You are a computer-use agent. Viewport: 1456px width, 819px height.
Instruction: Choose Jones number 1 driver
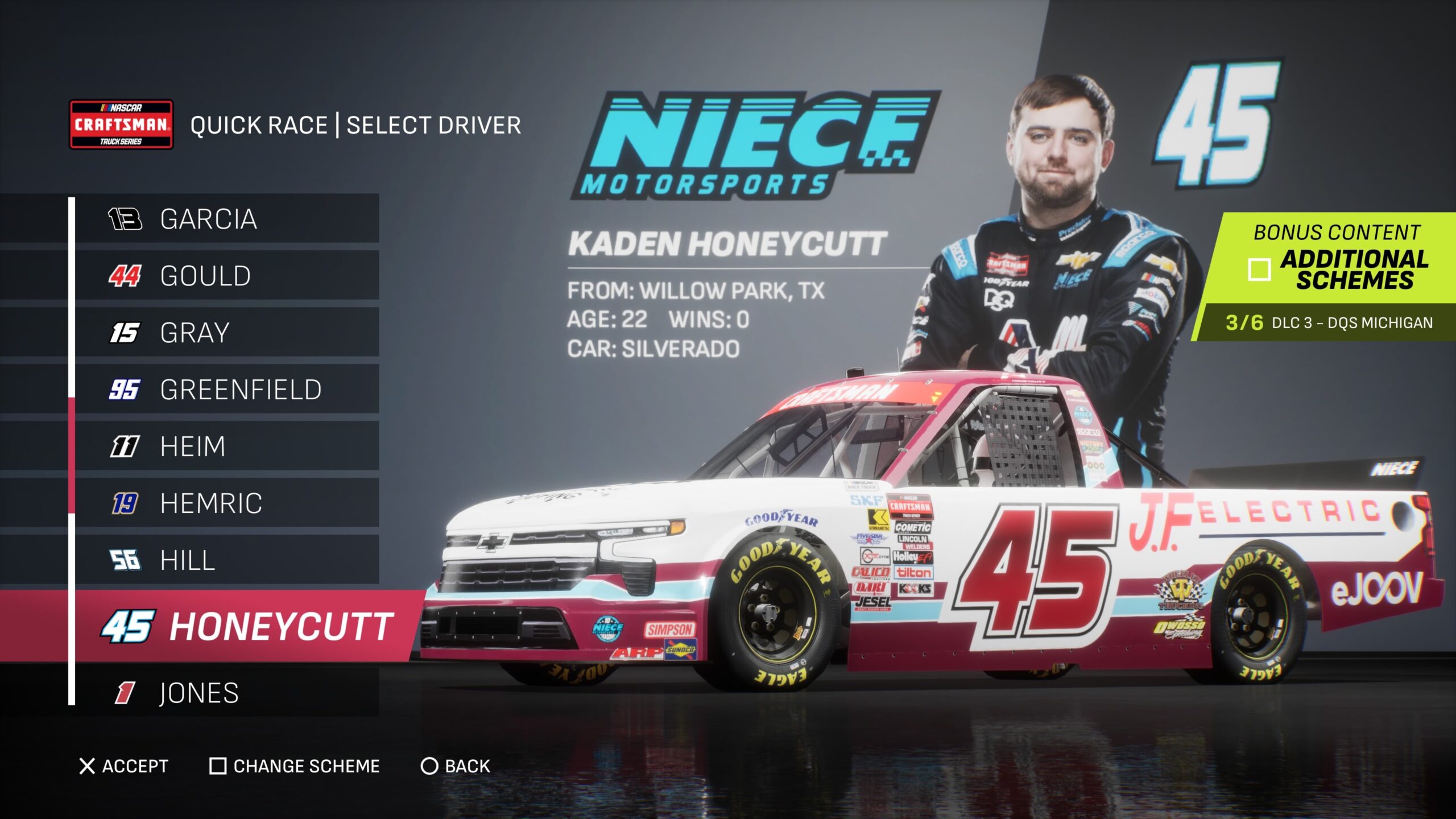click(x=227, y=693)
